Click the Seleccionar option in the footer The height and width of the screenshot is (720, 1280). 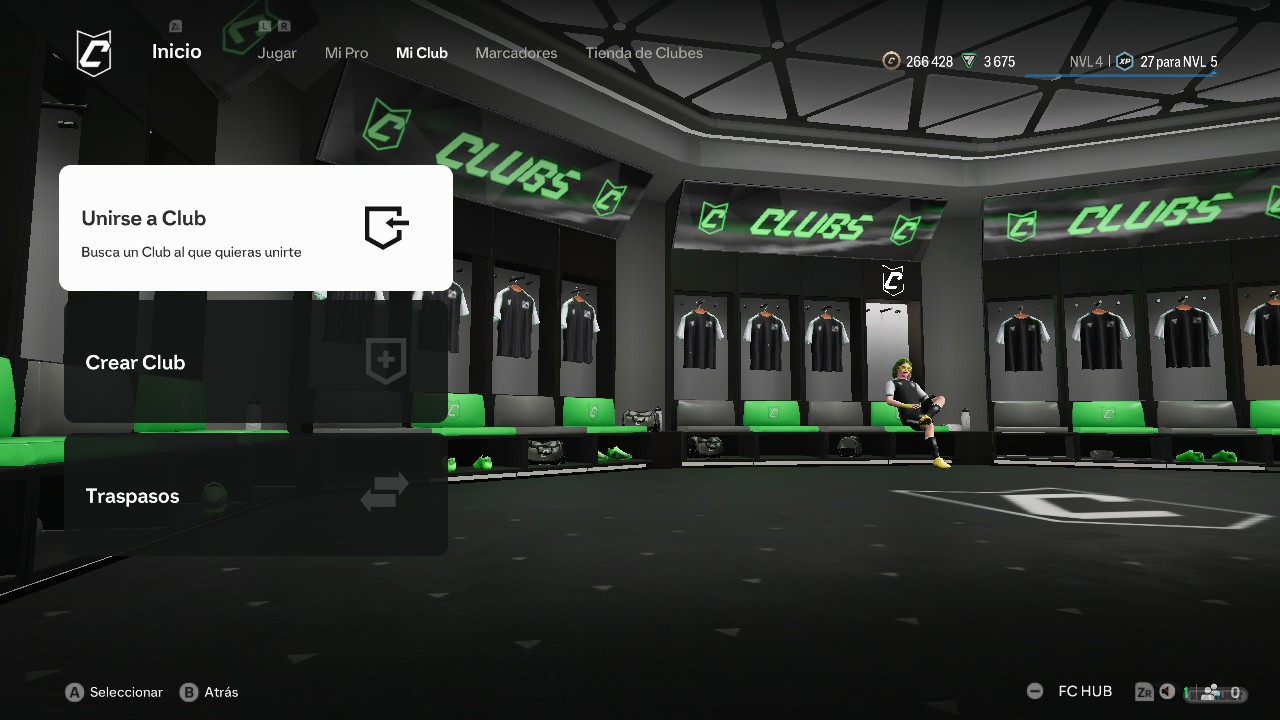pyautogui.click(x=114, y=692)
